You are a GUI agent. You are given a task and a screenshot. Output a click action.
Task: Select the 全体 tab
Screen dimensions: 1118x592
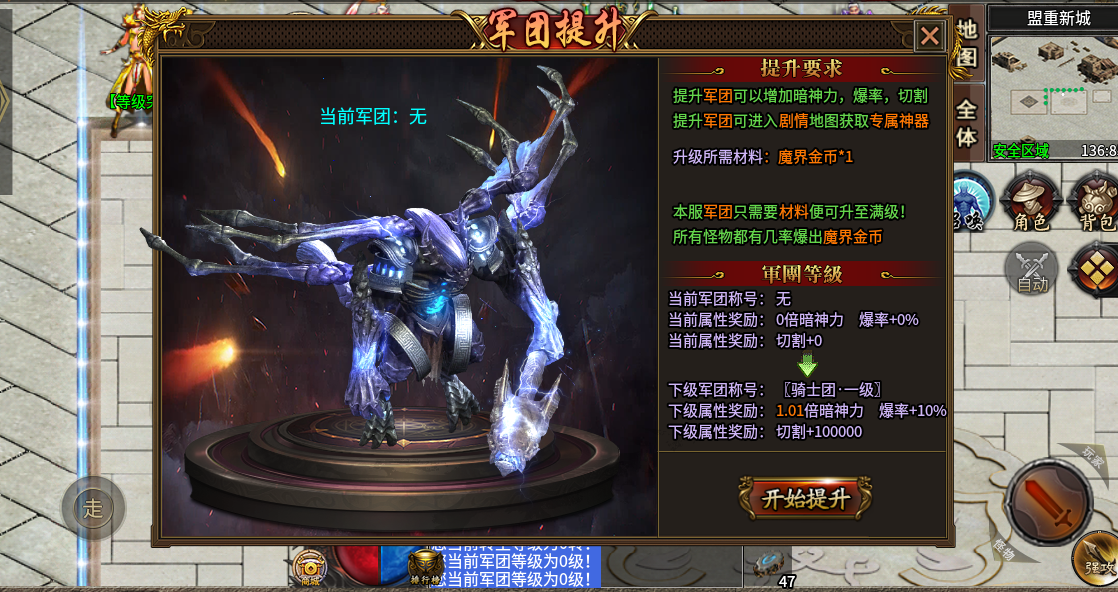[966, 123]
